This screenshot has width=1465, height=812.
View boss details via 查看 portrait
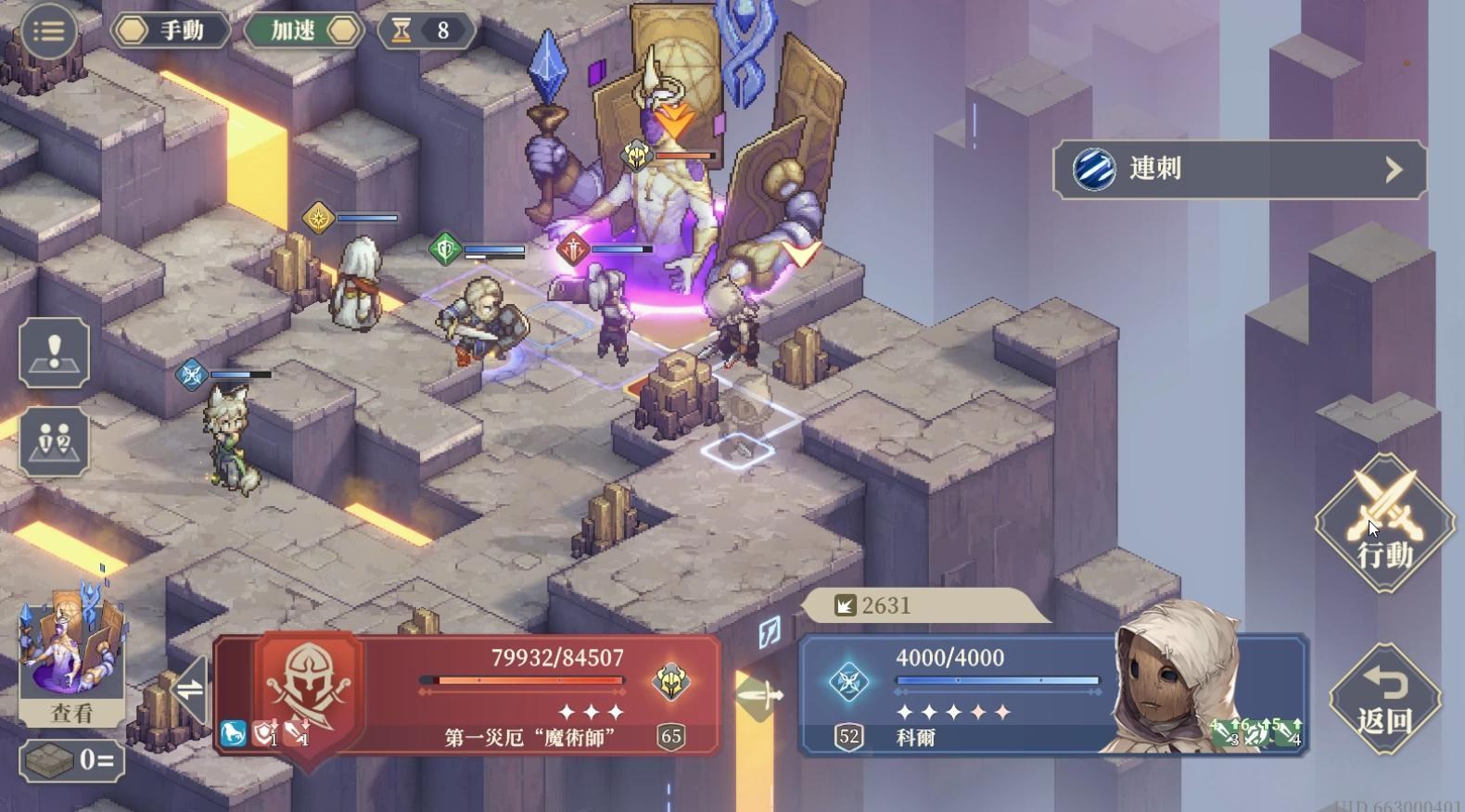pyautogui.click(x=71, y=658)
